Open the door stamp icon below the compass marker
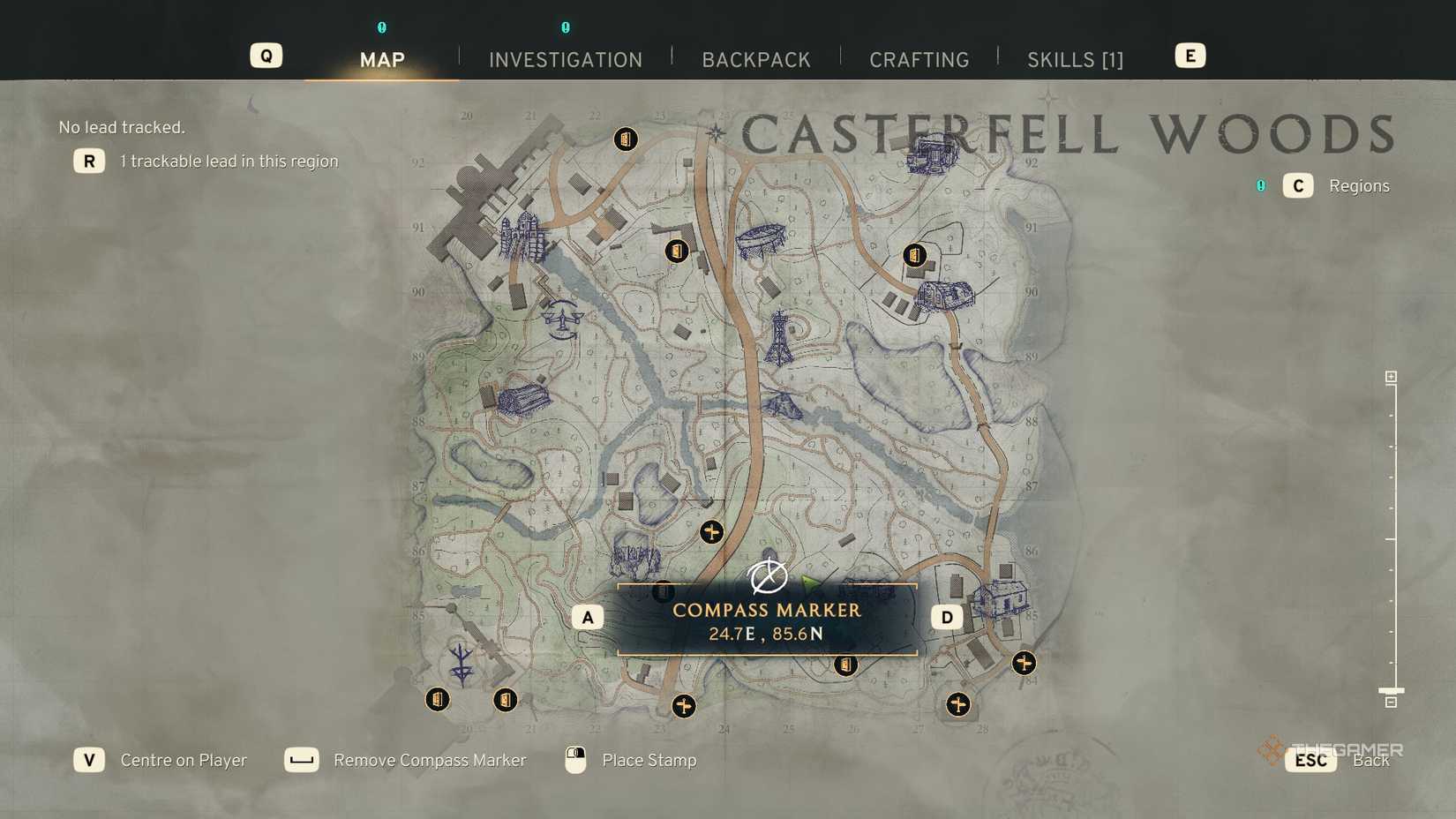Image resolution: width=1456 pixels, height=819 pixels. click(845, 665)
